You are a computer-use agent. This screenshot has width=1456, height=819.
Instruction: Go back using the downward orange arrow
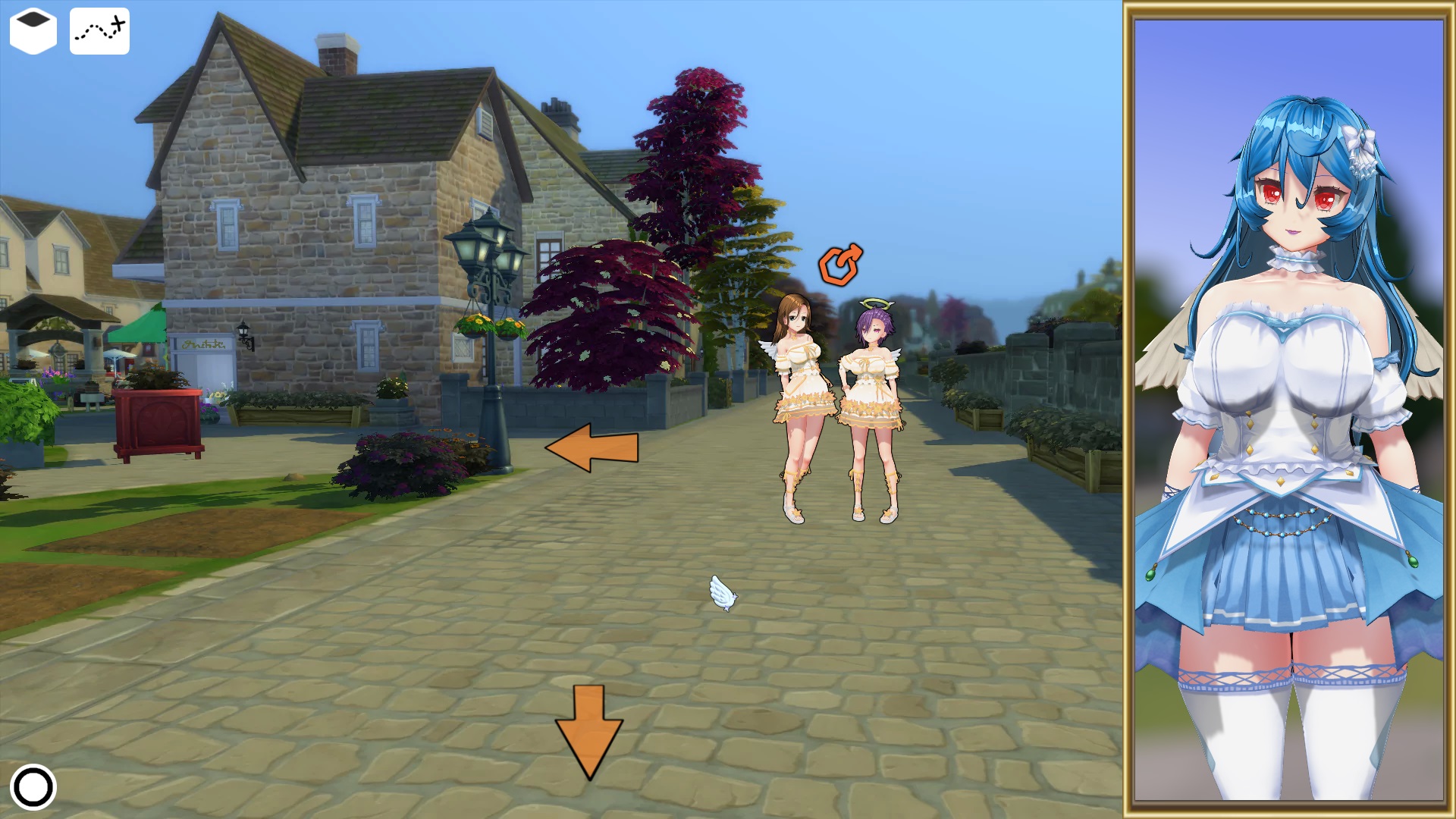pyautogui.click(x=589, y=730)
